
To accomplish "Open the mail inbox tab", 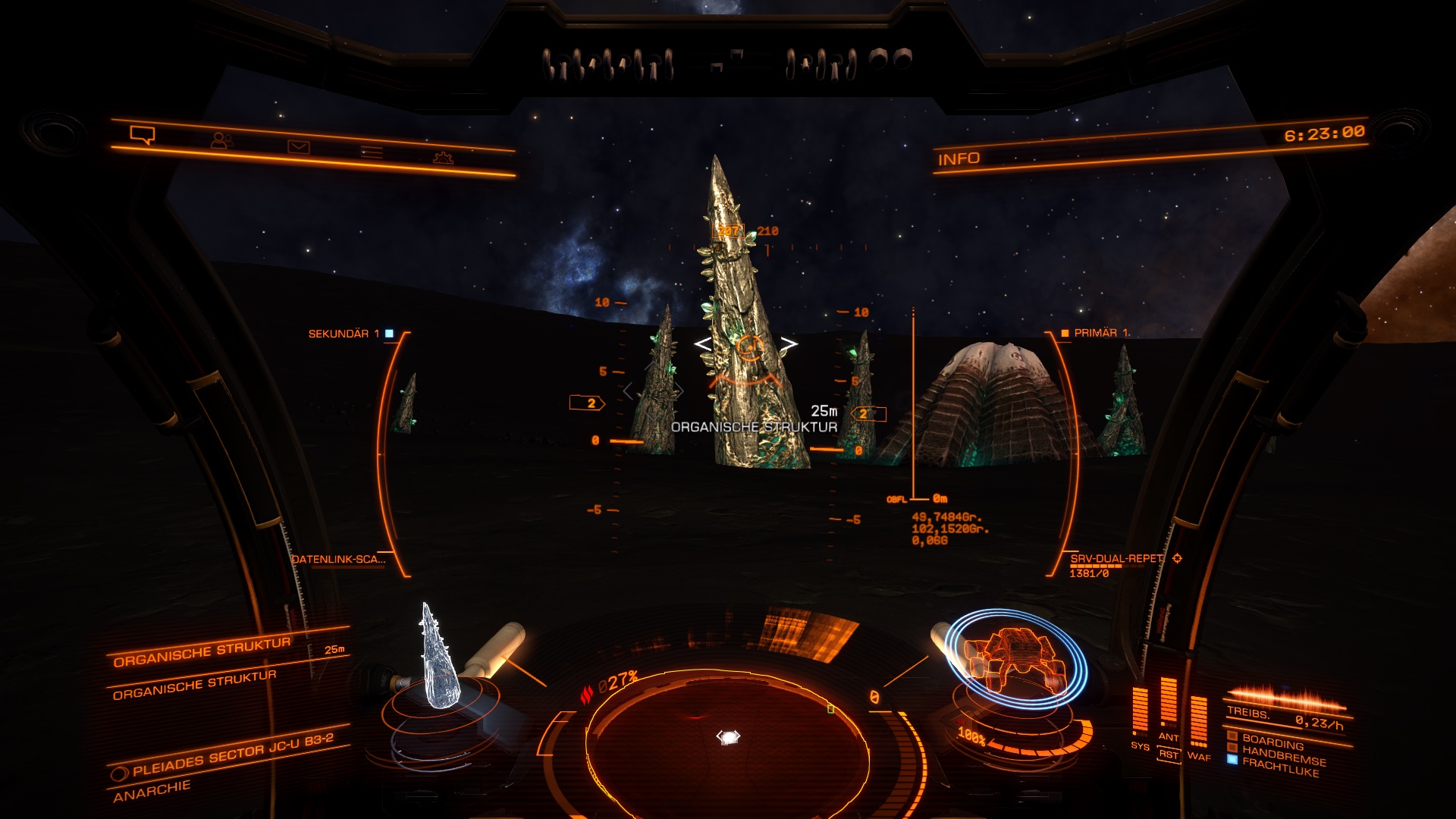I will (298, 146).
